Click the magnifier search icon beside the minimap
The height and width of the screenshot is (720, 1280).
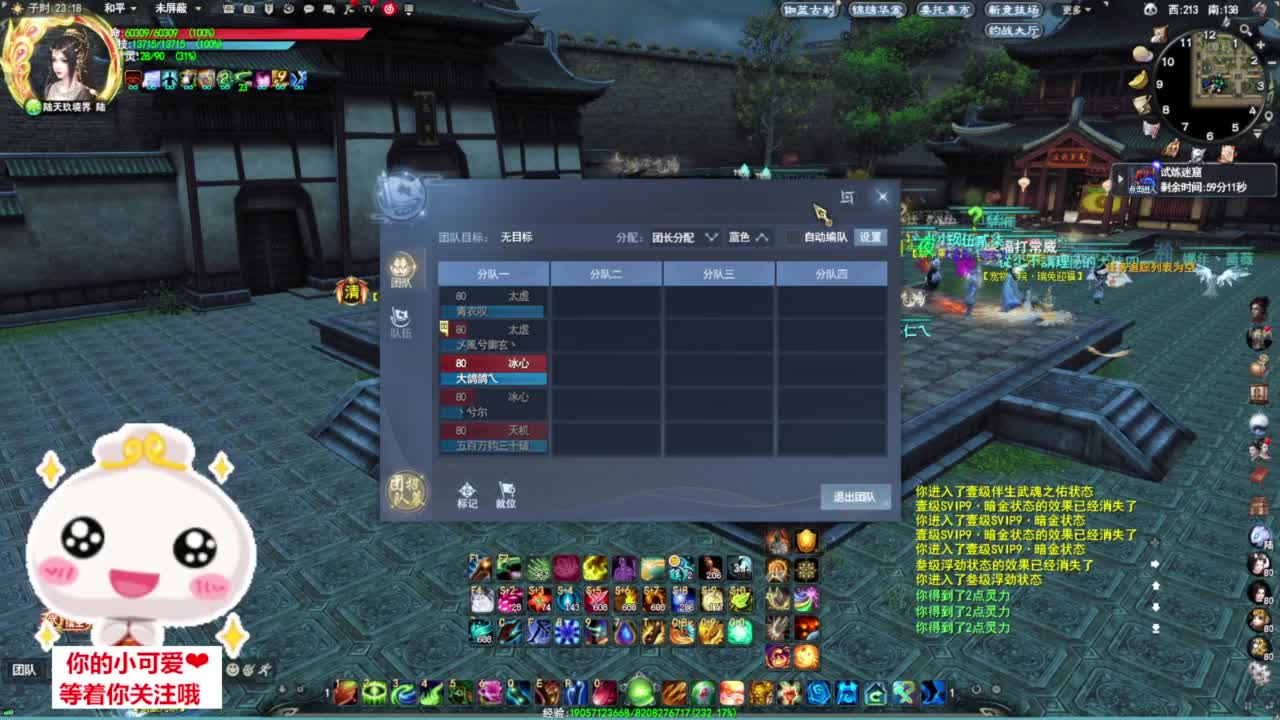pos(1245,30)
